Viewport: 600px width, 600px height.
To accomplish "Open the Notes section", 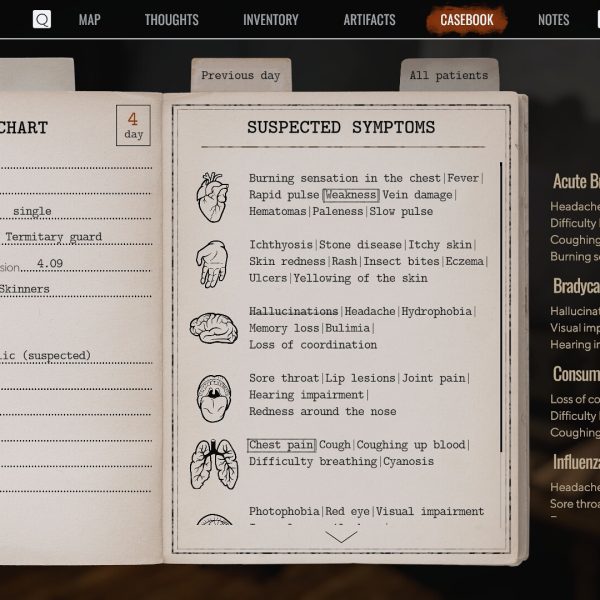I will 553,20.
